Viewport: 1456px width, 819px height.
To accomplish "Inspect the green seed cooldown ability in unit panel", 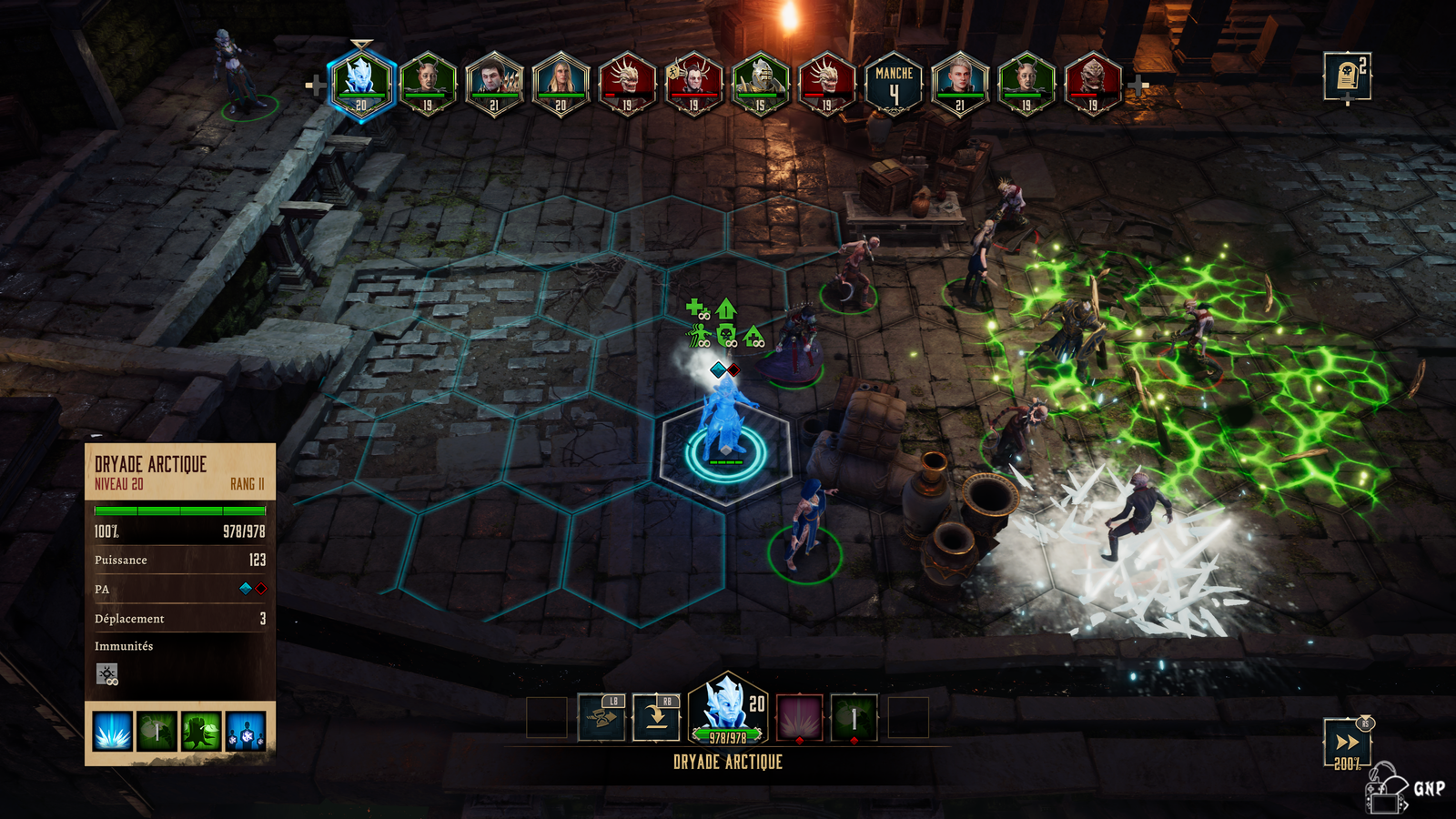I will coord(157,732).
